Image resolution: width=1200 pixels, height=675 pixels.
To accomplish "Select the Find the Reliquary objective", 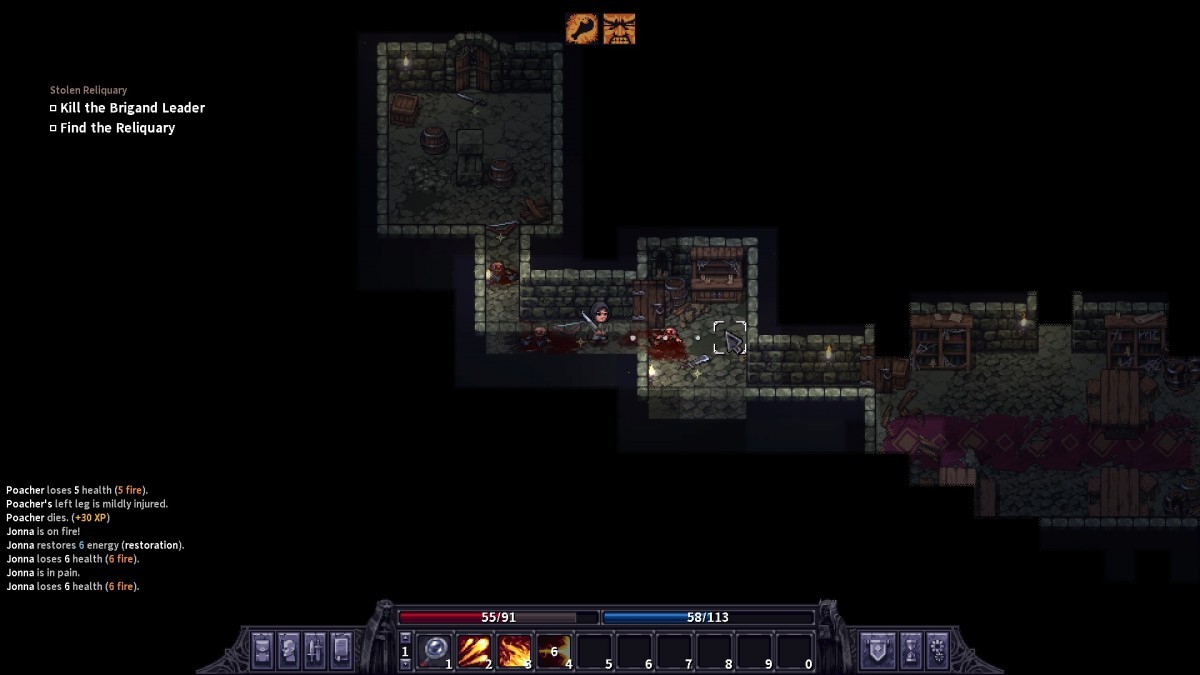I will (x=117, y=128).
